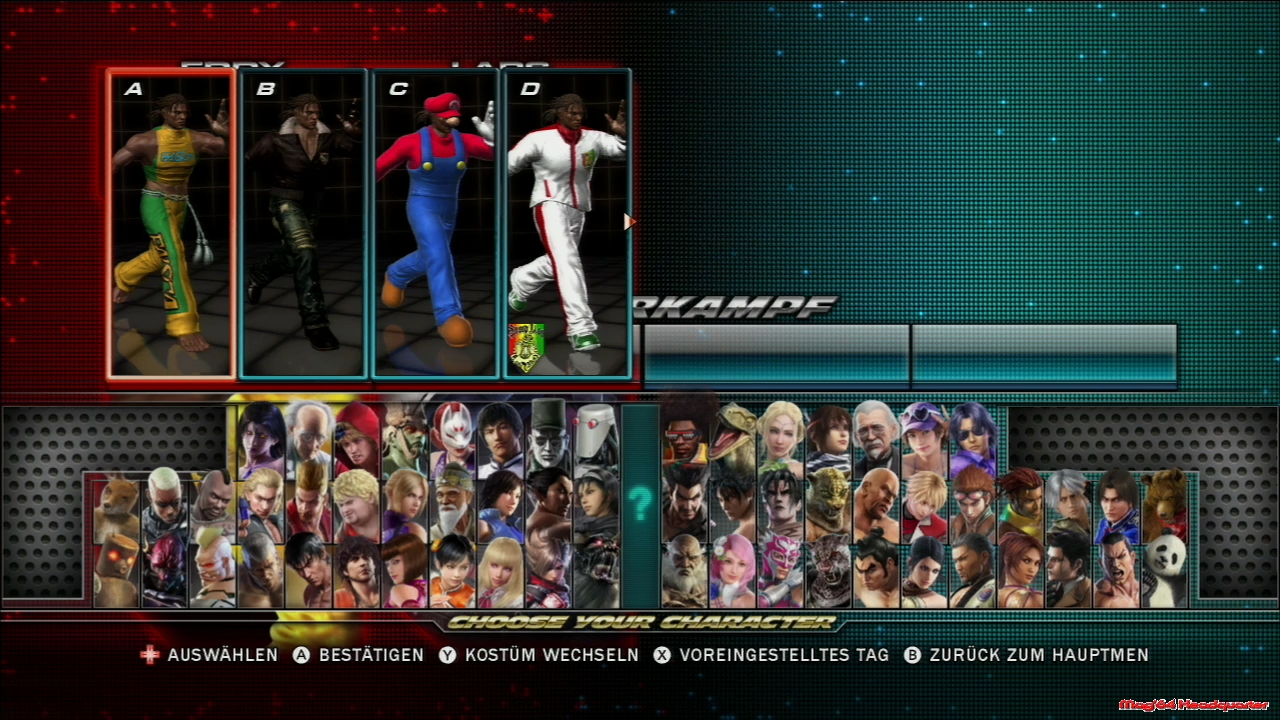Image resolution: width=1280 pixels, height=720 pixels.
Task: Choose Alex the dinosaur portrait
Action: [733, 432]
